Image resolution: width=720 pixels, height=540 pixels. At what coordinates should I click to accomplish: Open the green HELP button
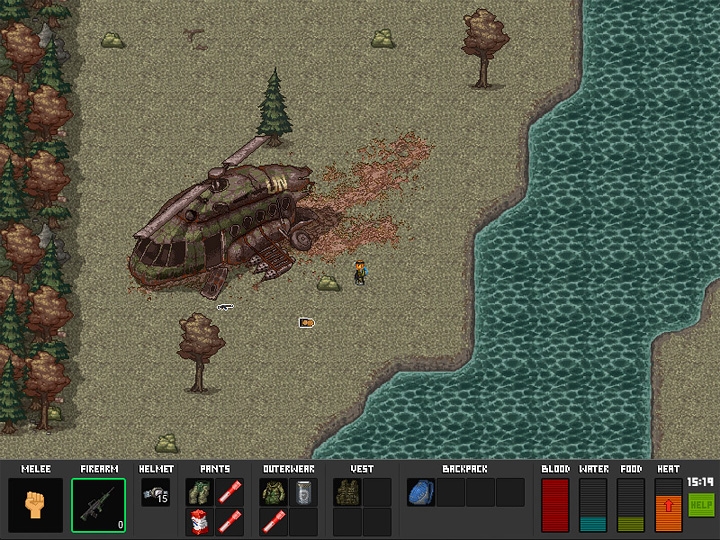coord(701,505)
